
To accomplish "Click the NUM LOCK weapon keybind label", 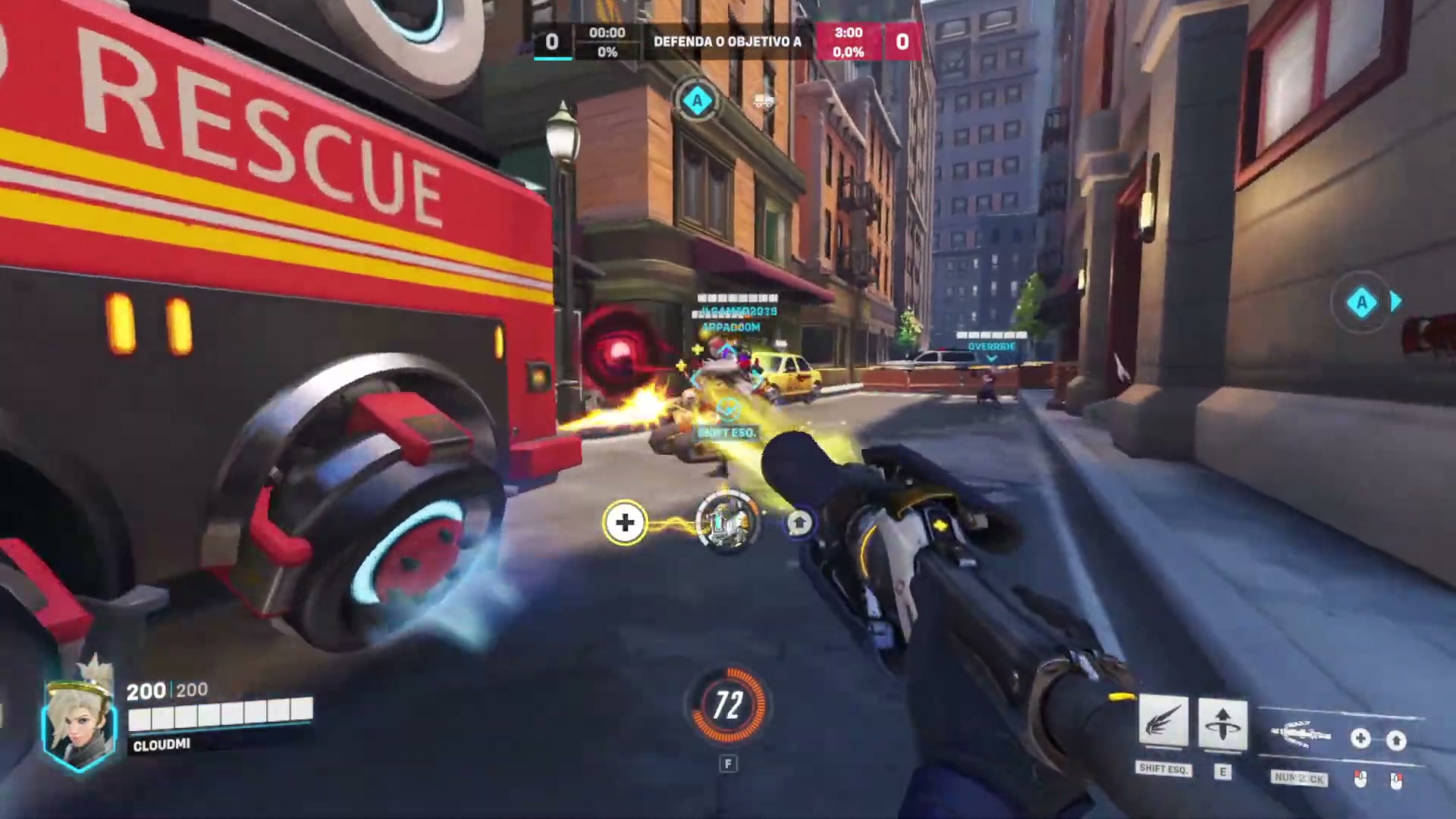I will pyautogui.click(x=1300, y=777).
